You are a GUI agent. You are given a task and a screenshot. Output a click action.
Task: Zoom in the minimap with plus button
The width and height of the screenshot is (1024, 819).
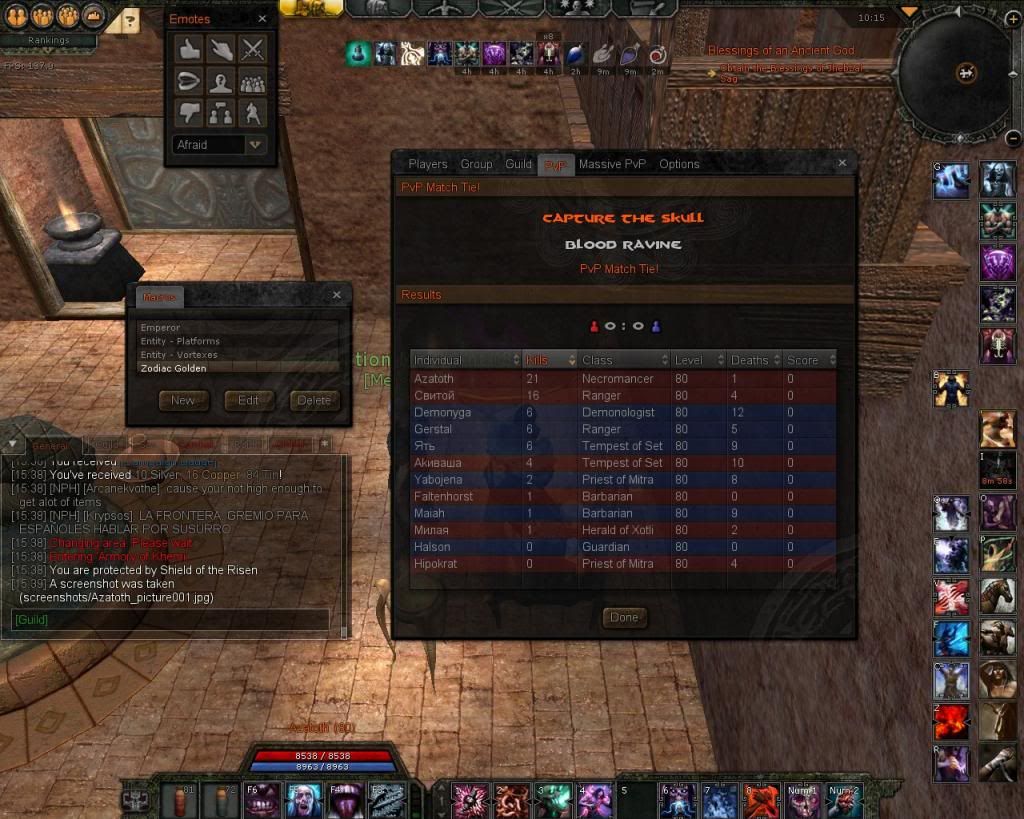pyautogui.click(x=1014, y=19)
